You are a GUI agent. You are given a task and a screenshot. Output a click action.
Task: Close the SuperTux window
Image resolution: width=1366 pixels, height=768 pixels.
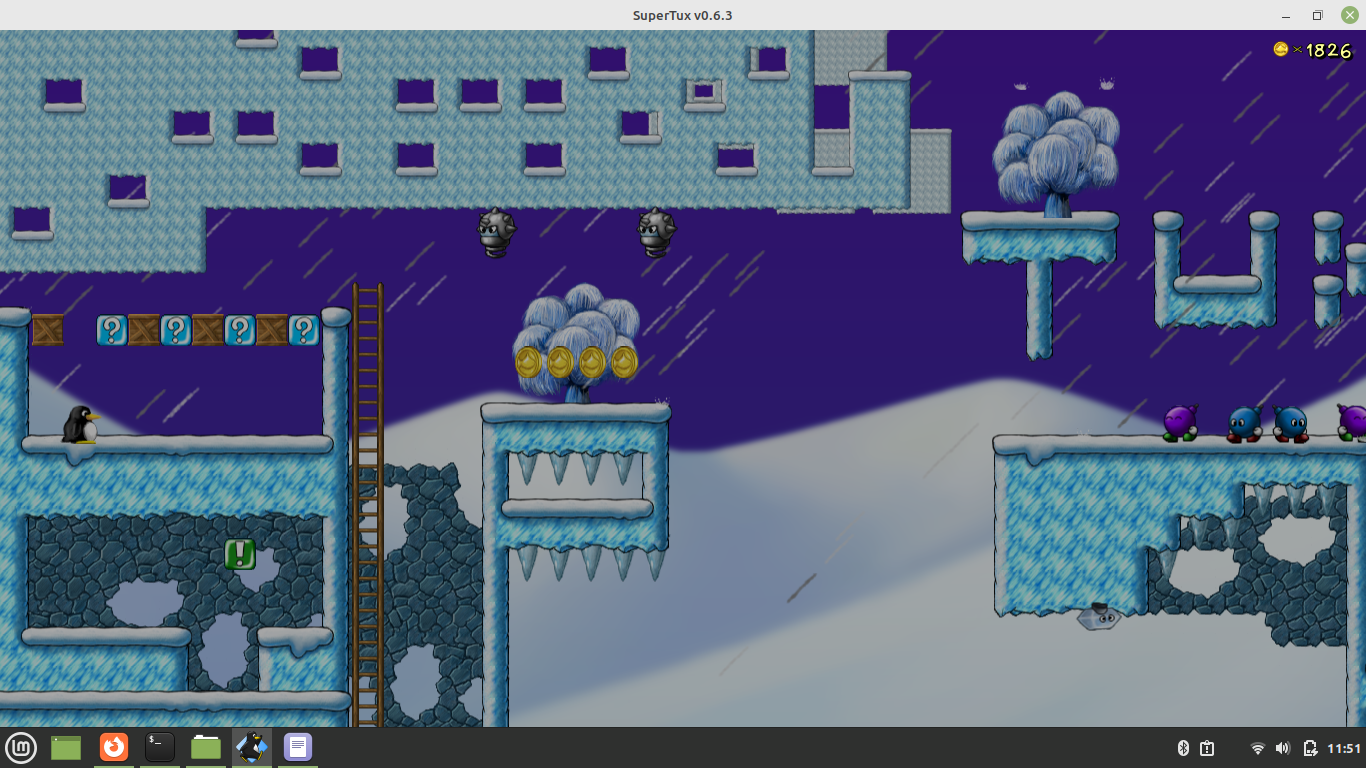[1349, 15]
